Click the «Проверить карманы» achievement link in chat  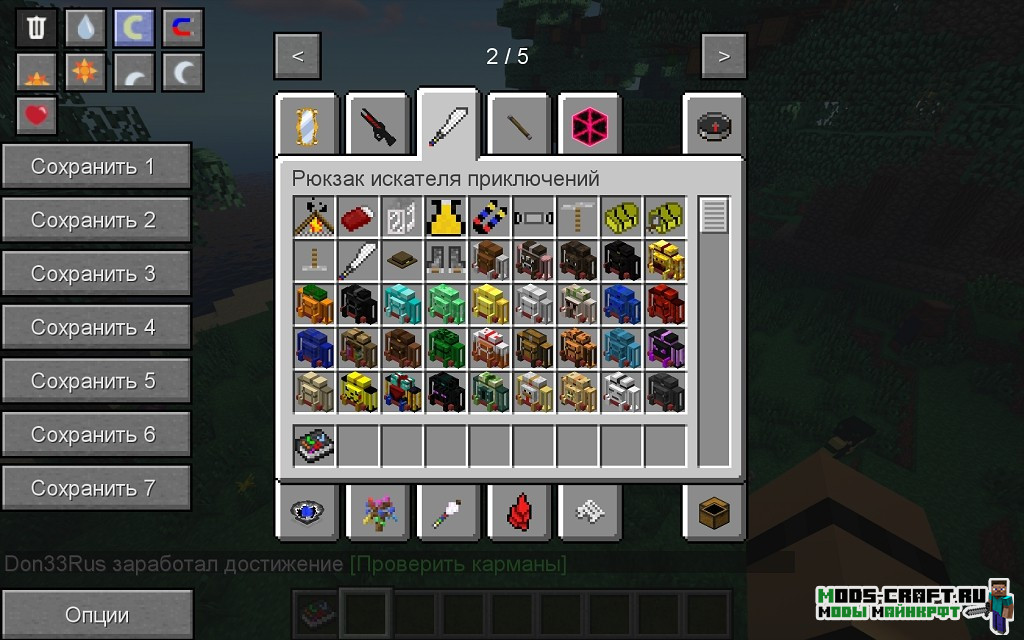tap(458, 564)
